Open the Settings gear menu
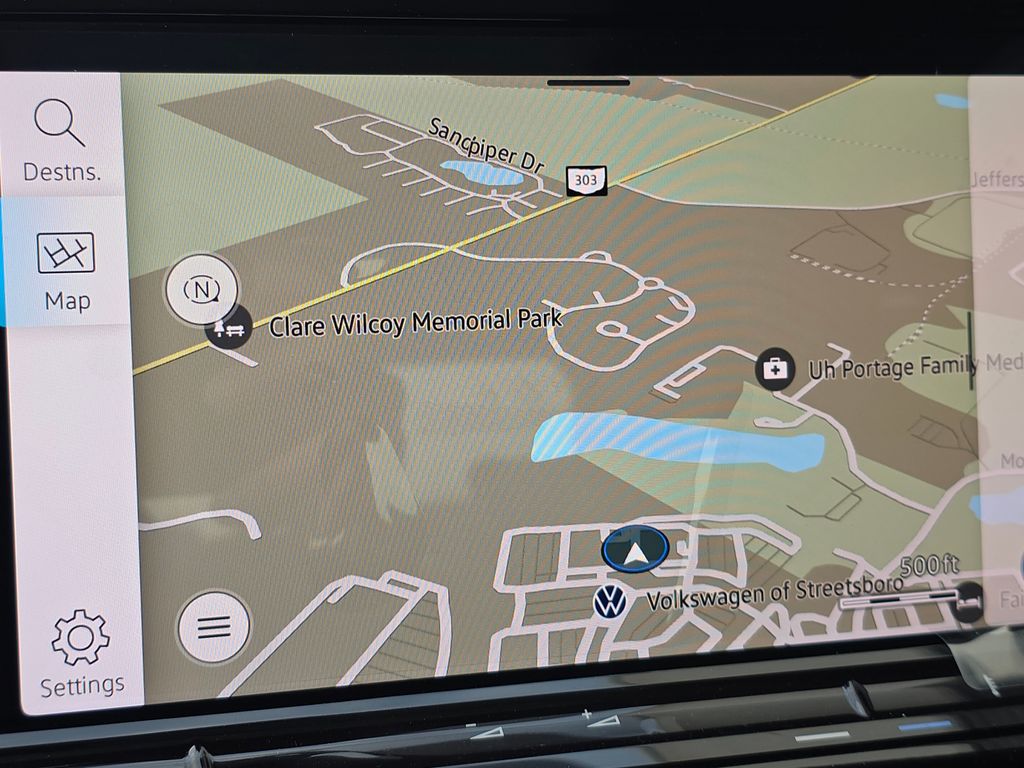The width and height of the screenshot is (1024, 768). (x=81, y=653)
